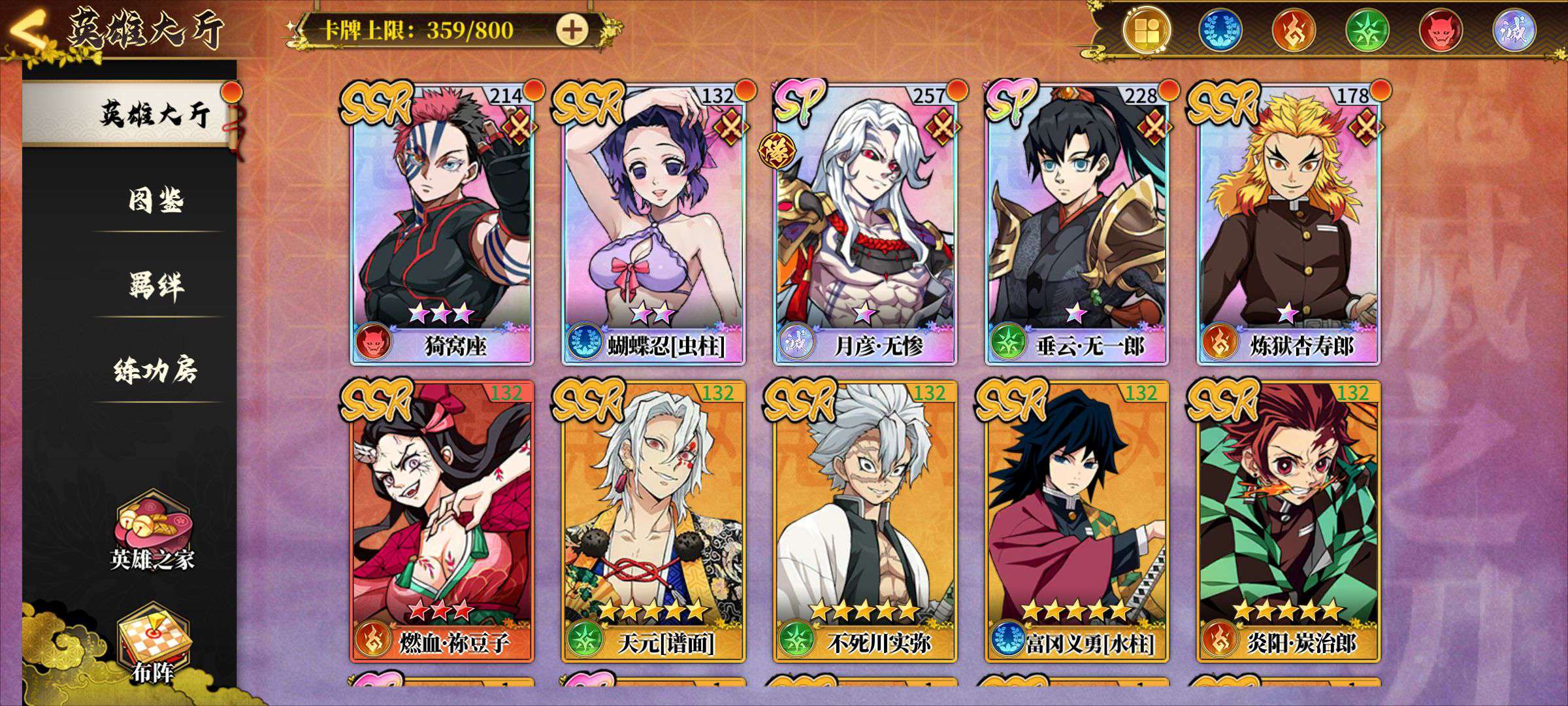Screen dimensions: 1568x706
Task: Filter heroes by the red demon mask faction
Action: 1440,31
